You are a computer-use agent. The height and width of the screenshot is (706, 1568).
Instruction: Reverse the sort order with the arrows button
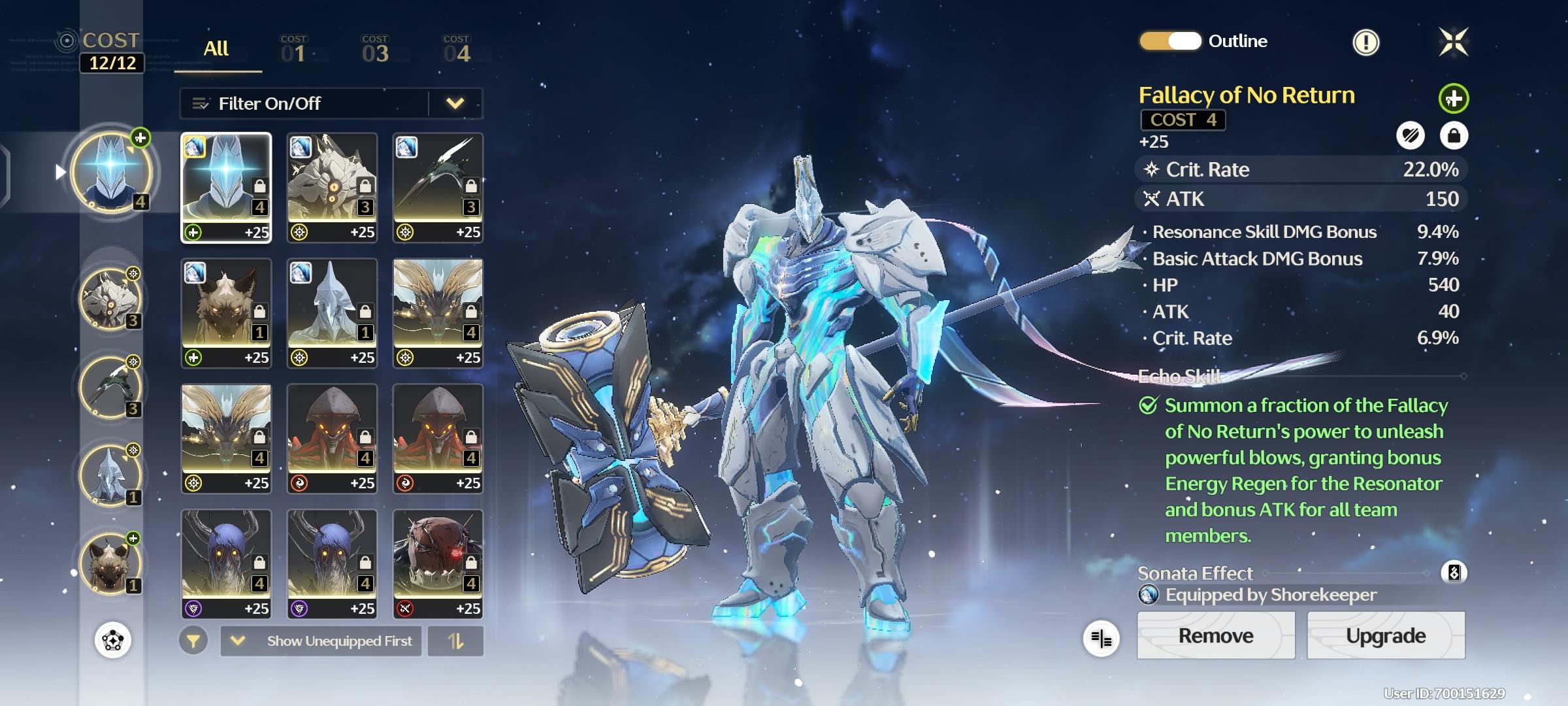pos(455,641)
